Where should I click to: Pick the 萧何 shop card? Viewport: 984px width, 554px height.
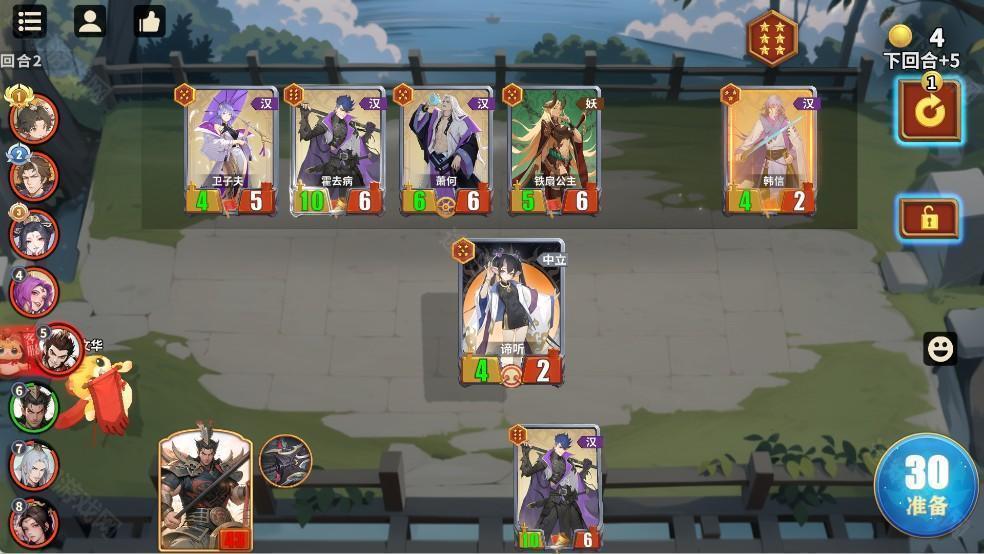point(446,150)
